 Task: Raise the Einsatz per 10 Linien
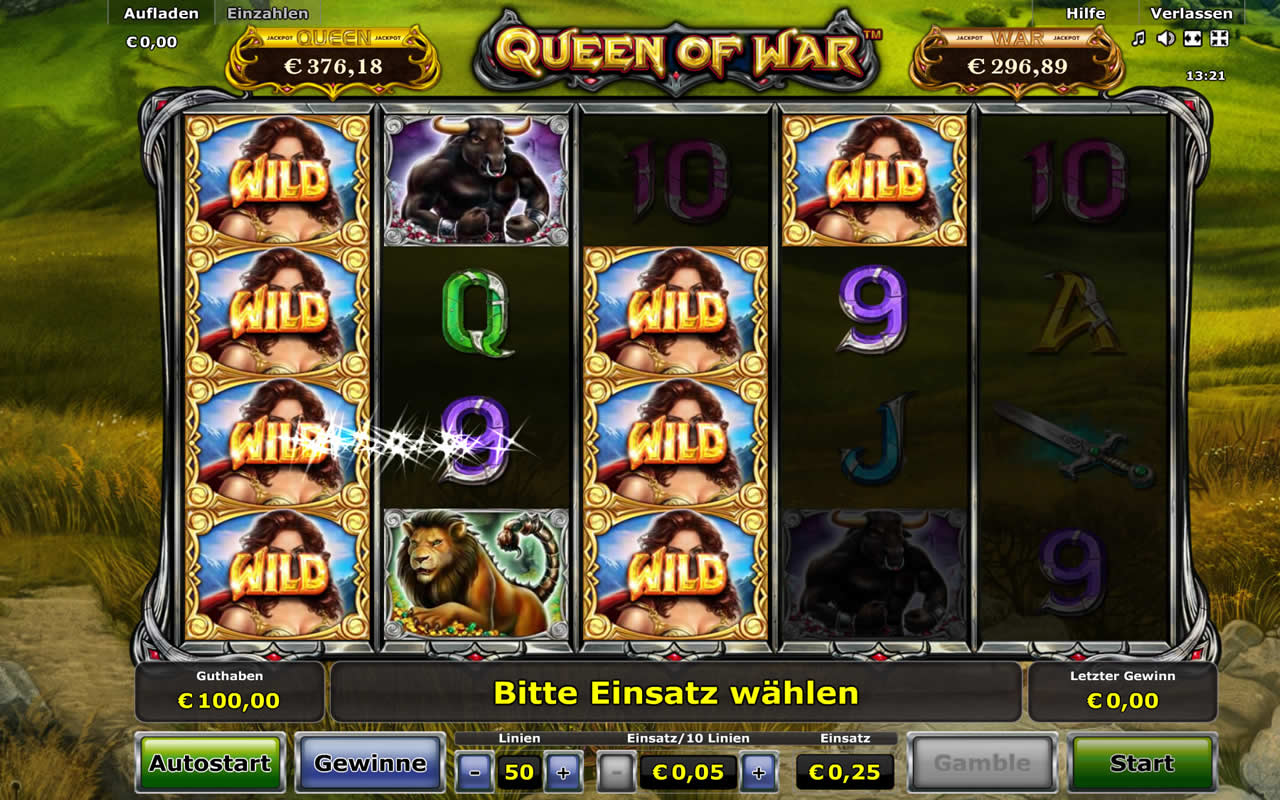pyautogui.click(x=759, y=772)
